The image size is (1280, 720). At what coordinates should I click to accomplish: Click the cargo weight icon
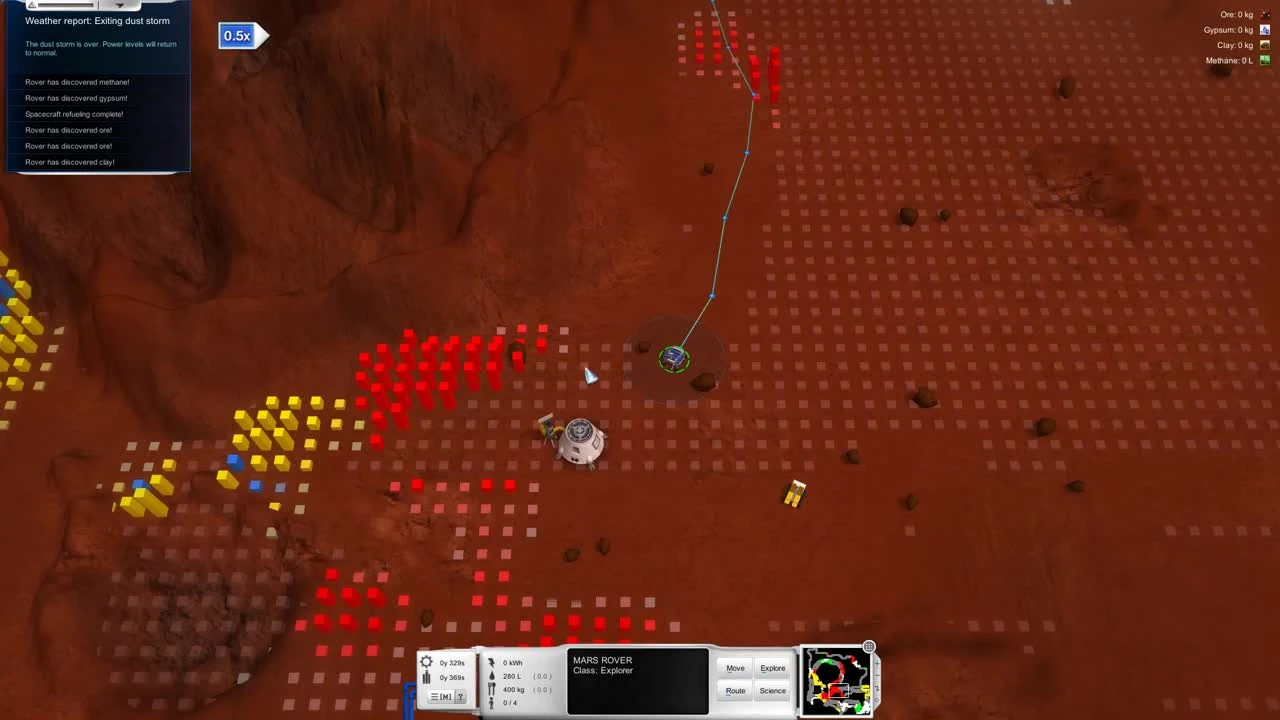(492, 687)
